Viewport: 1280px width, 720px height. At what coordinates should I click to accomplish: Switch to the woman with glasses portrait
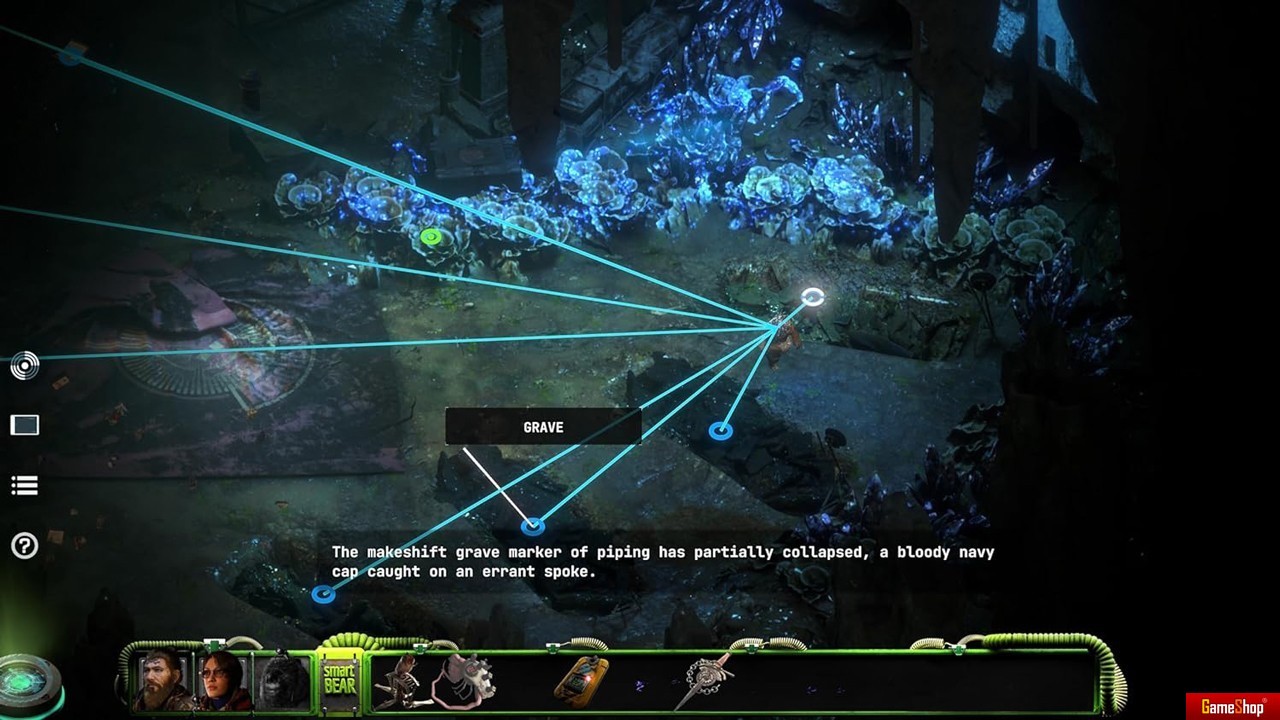coord(222,680)
